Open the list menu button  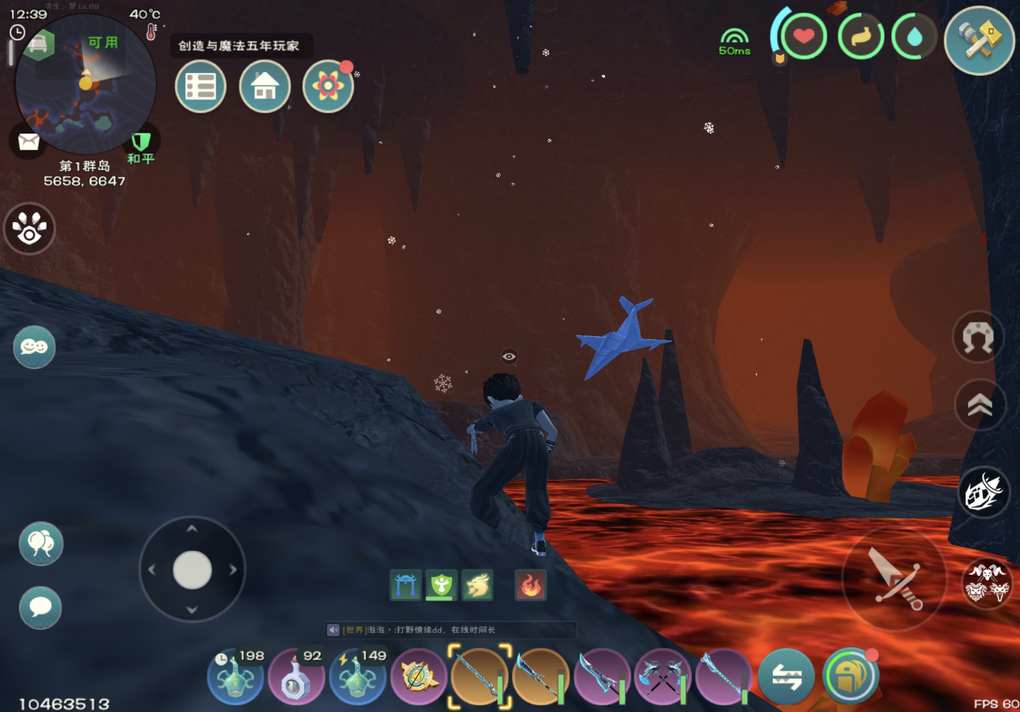(x=200, y=87)
